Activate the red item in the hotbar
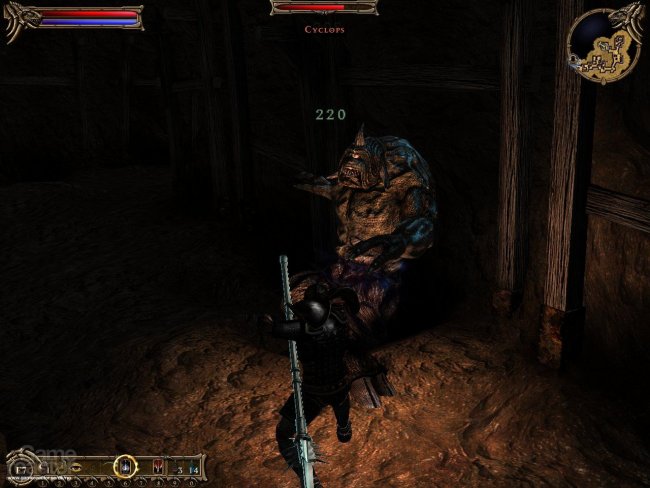The image size is (650, 488). coord(158,466)
